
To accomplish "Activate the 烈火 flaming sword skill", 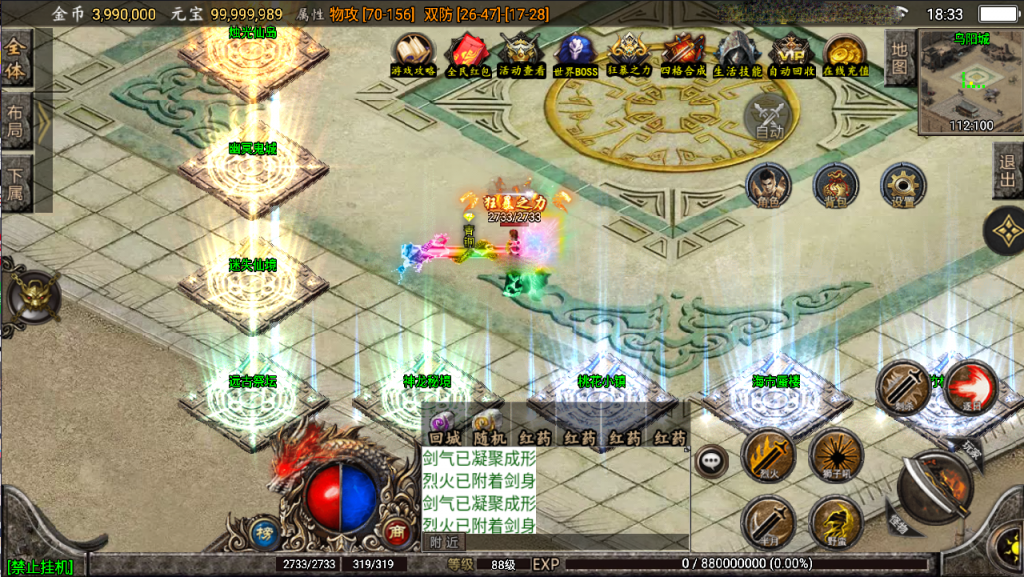I will point(767,456).
